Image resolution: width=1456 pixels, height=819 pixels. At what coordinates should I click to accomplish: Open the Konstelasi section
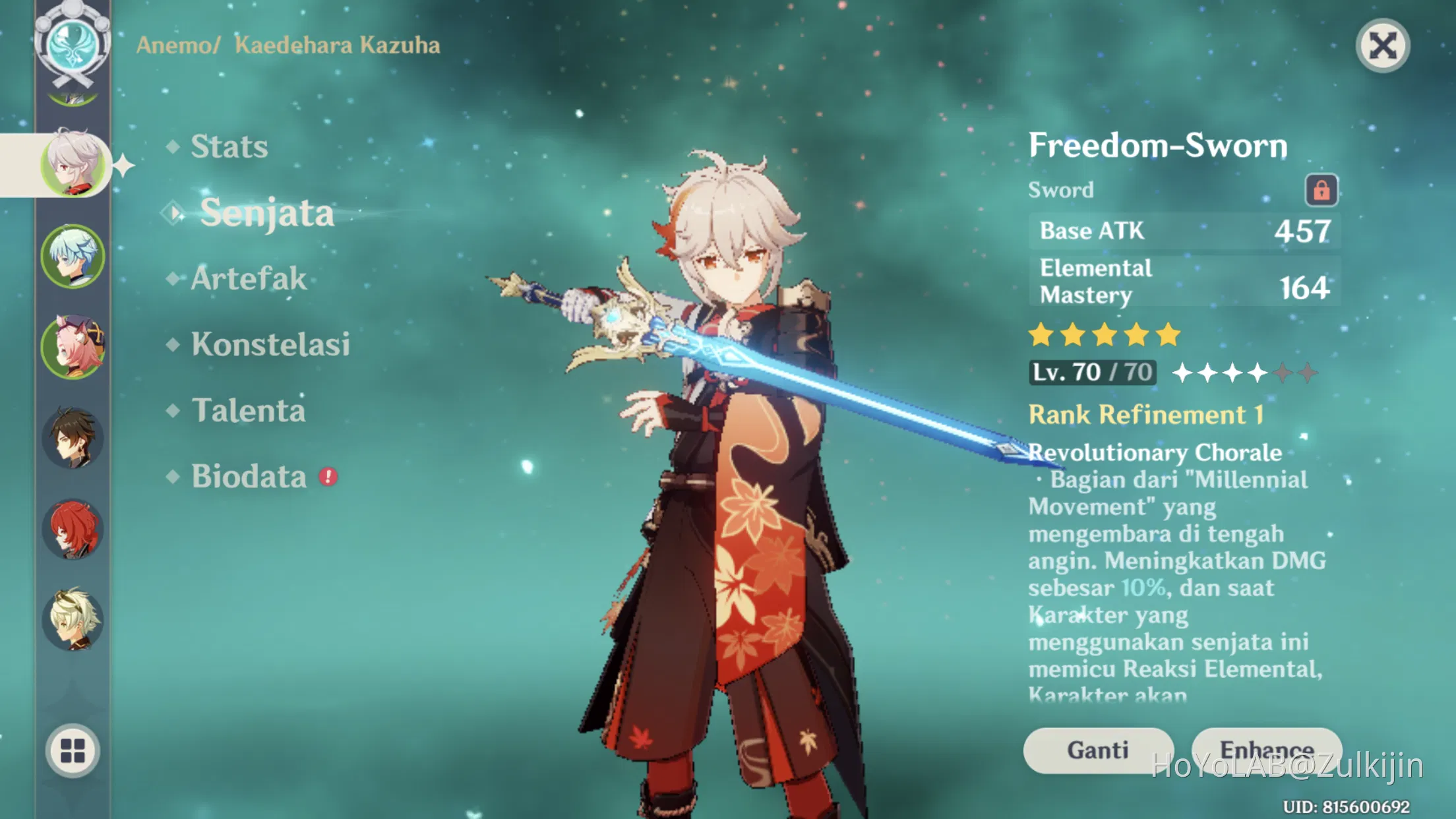point(270,344)
